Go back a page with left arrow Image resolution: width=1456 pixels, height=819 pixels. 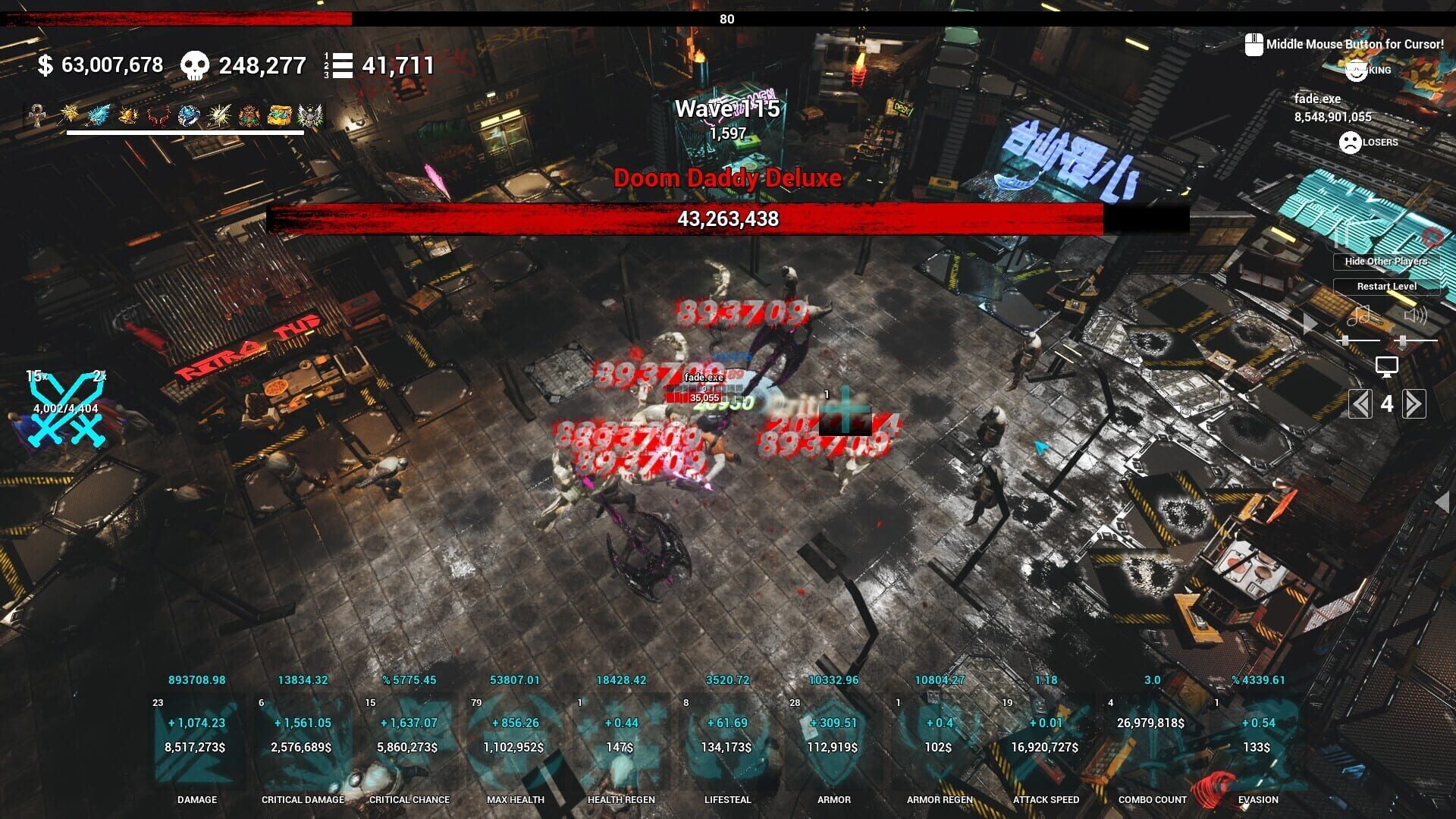[x=1360, y=405]
